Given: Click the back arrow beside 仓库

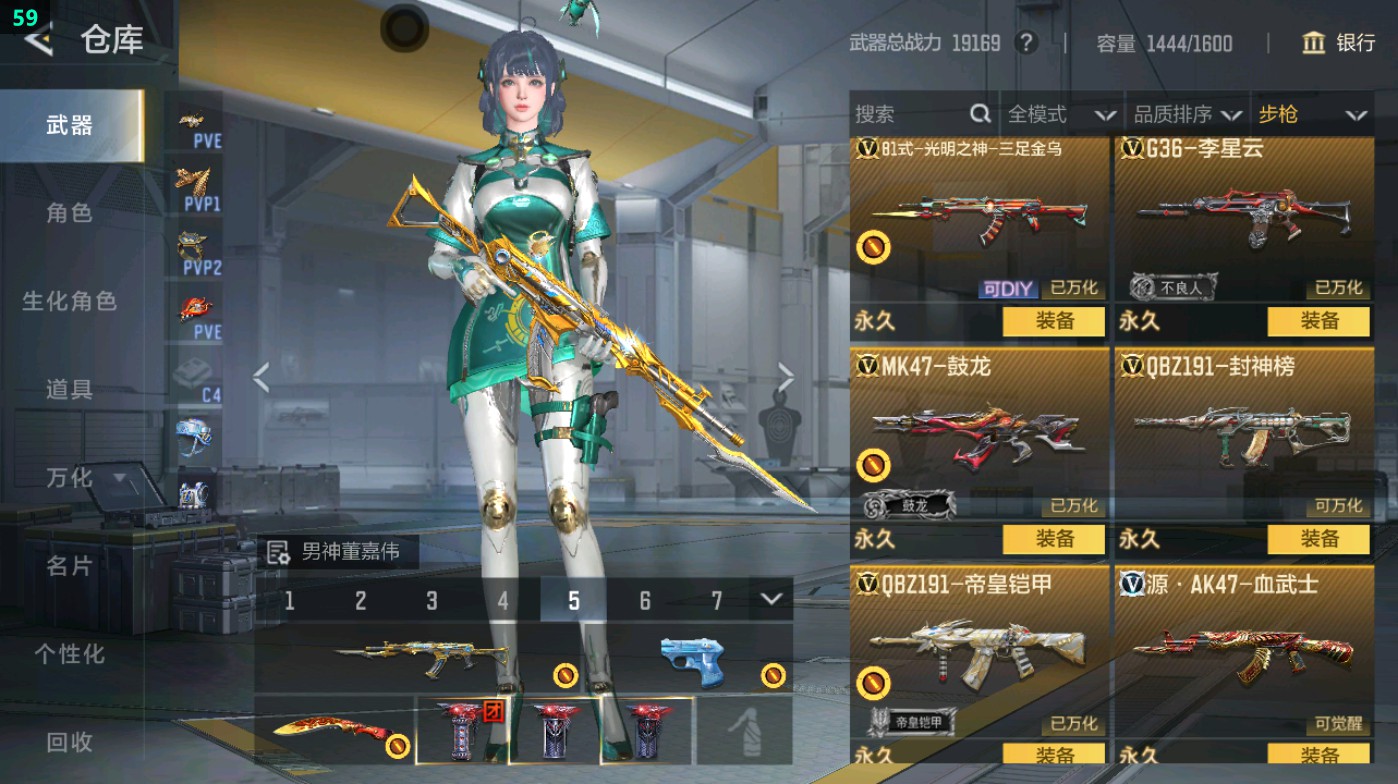Looking at the screenshot, I should click(38, 42).
